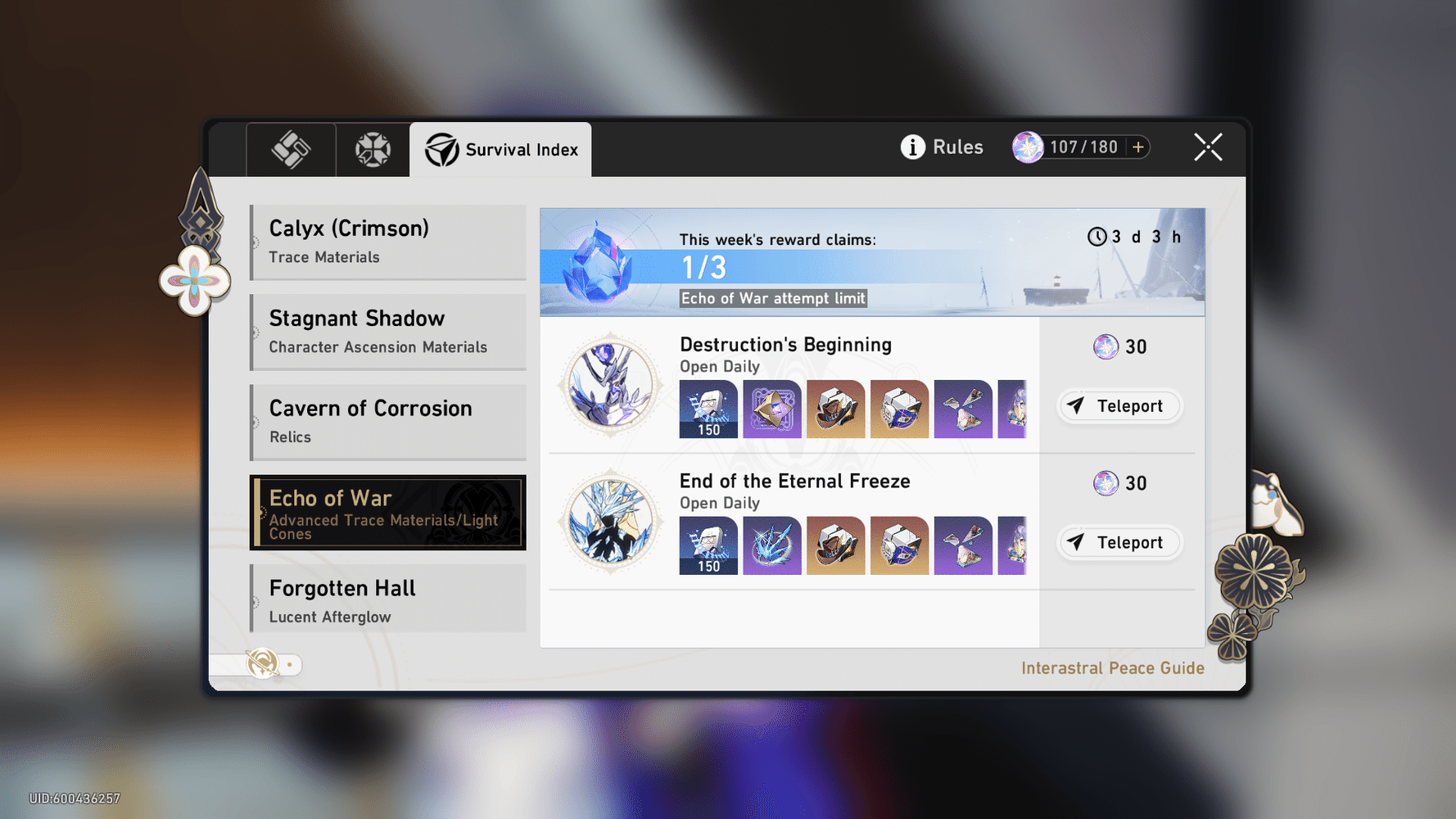Viewport: 1456px width, 819px height.
Task: Open the Rules info icon
Action: click(911, 147)
